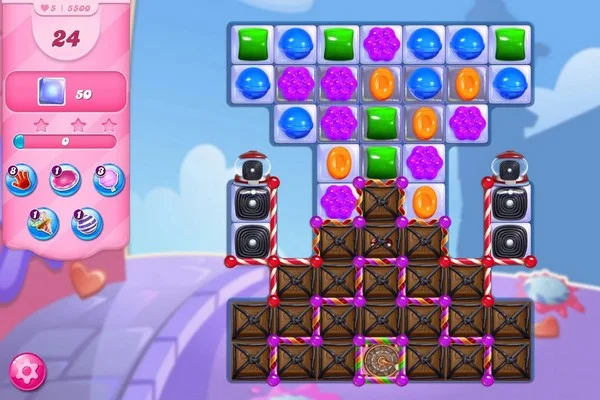Activate the red hand switch booster
Viewport: 600px width, 400px height.
point(21,180)
